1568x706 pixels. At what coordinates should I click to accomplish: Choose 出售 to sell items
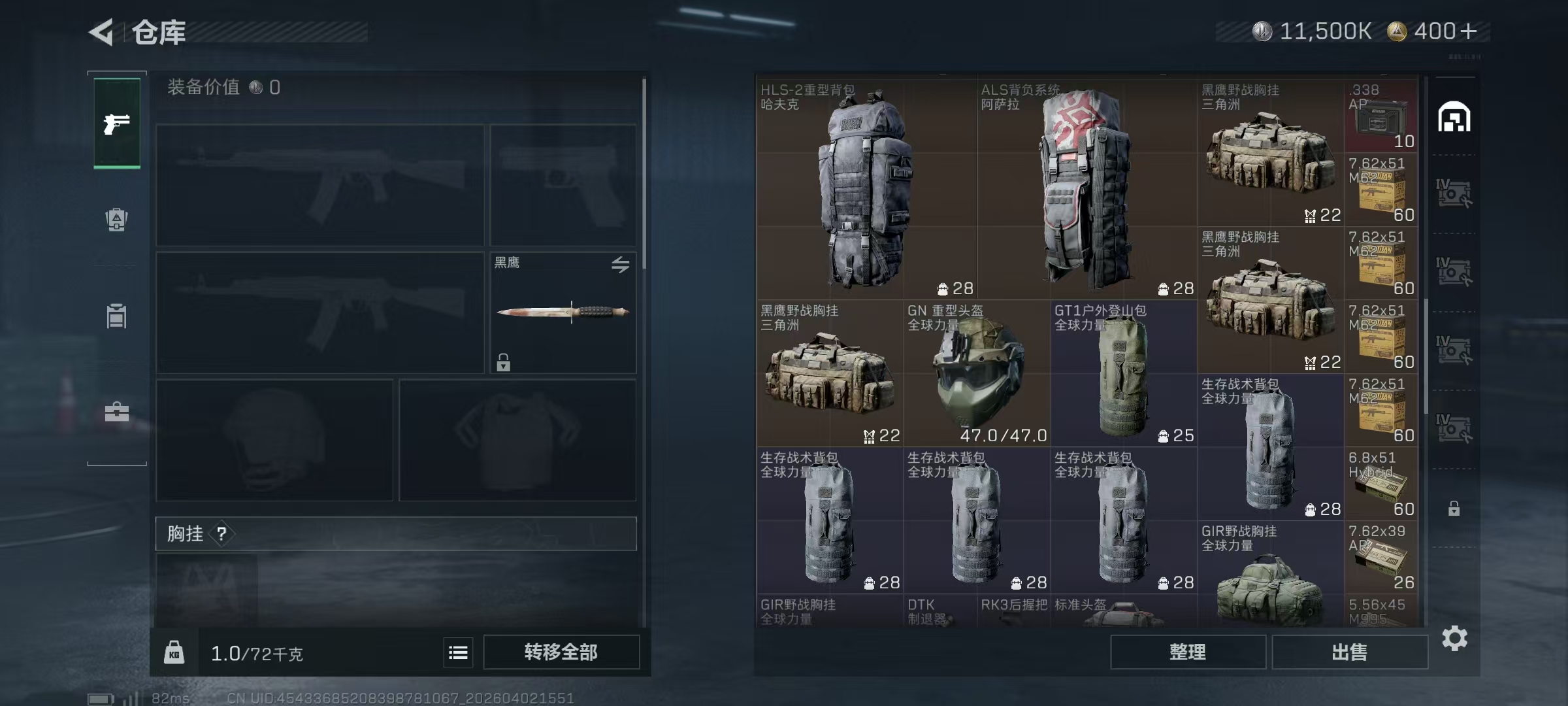[x=1349, y=652]
